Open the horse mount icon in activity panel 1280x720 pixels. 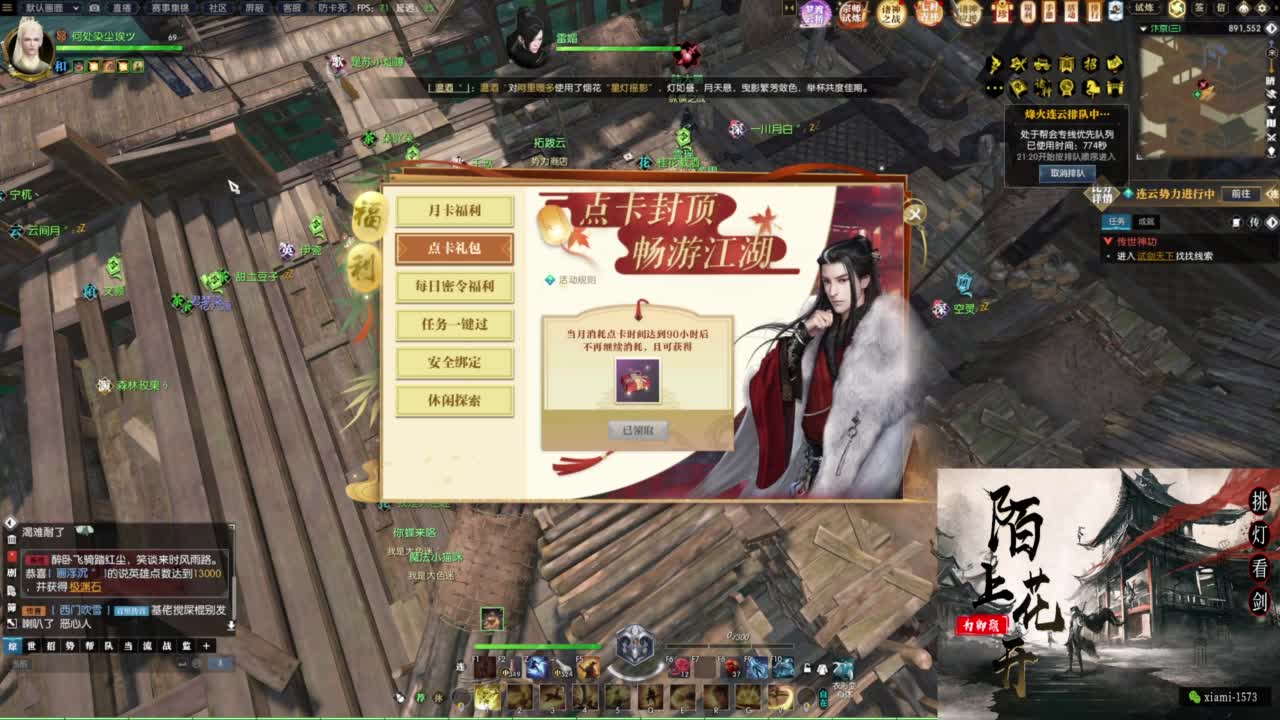[x=1092, y=88]
